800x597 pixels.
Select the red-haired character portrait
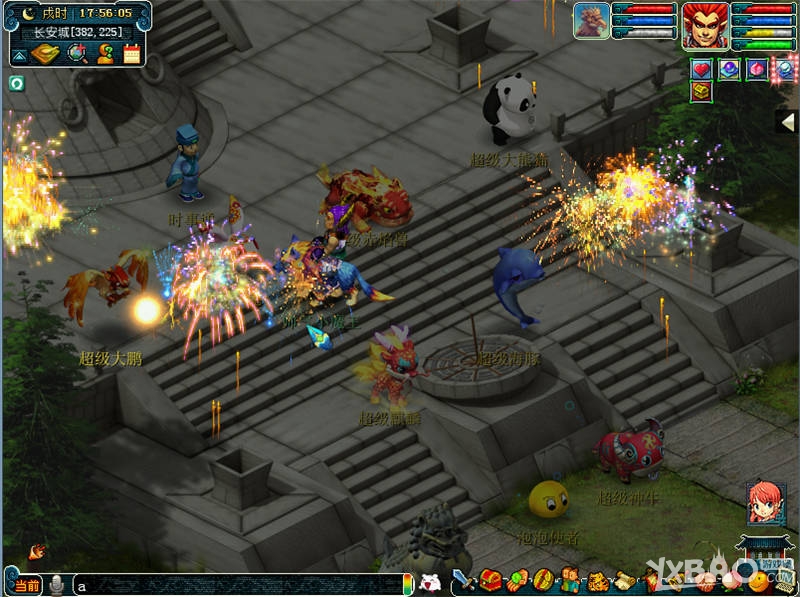(705, 25)
